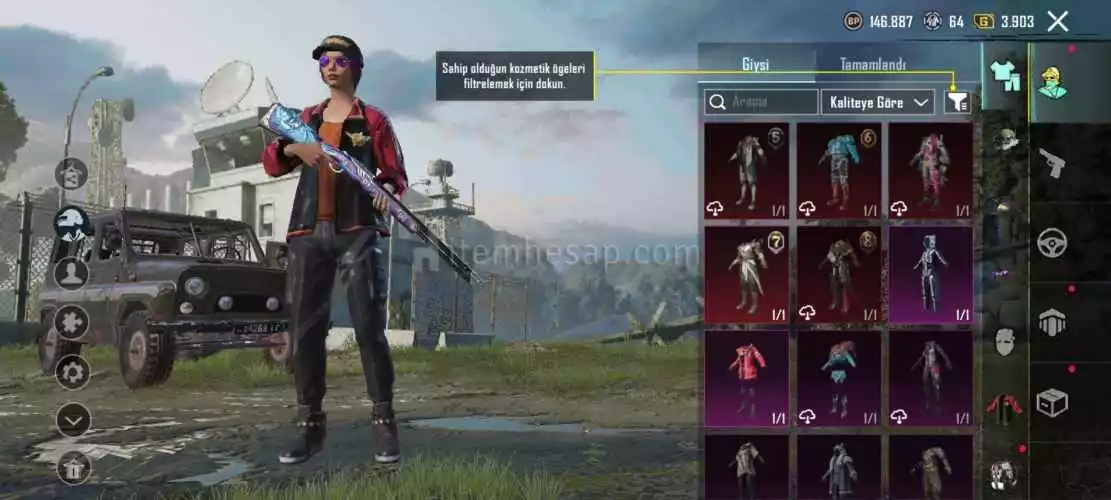Select the skull headgear subcategory
Screen dimensions: 1111x500
pyautogui.click(x=1004, y=140)
